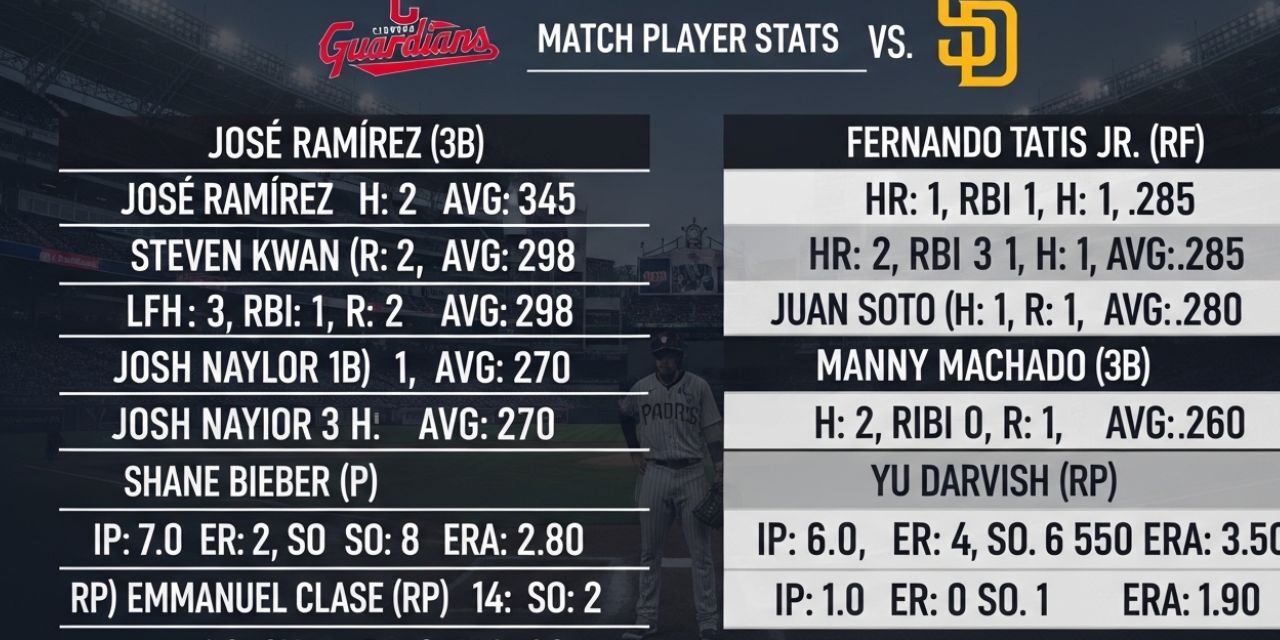Open the Manny Machado (3B) row
Viewport: 1280px width, 640px height.
point(983,367)
